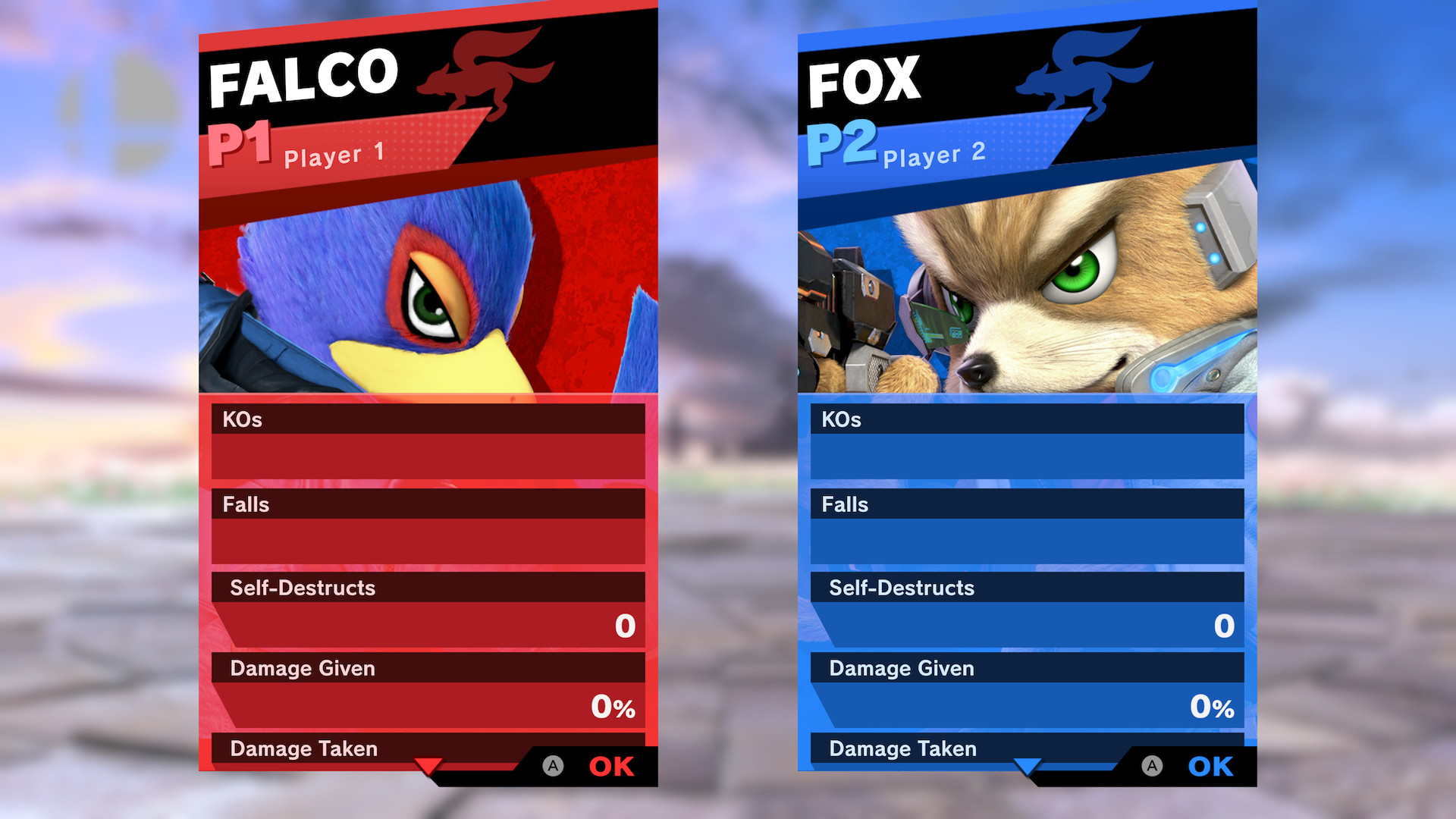Confirm with OK on Fox's results card

pyautogui.click(x=1210, y=766)
